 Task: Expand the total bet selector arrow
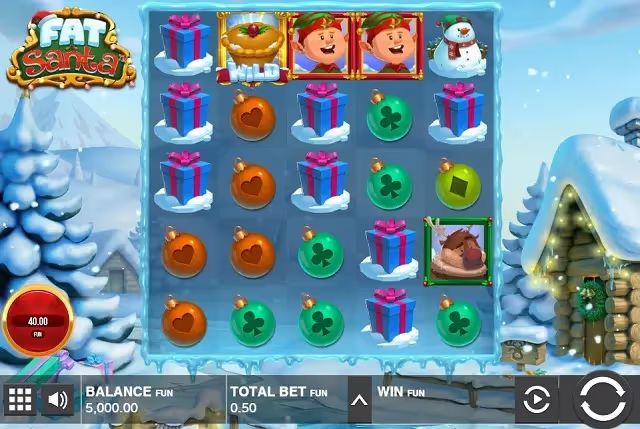pos(359,402)
